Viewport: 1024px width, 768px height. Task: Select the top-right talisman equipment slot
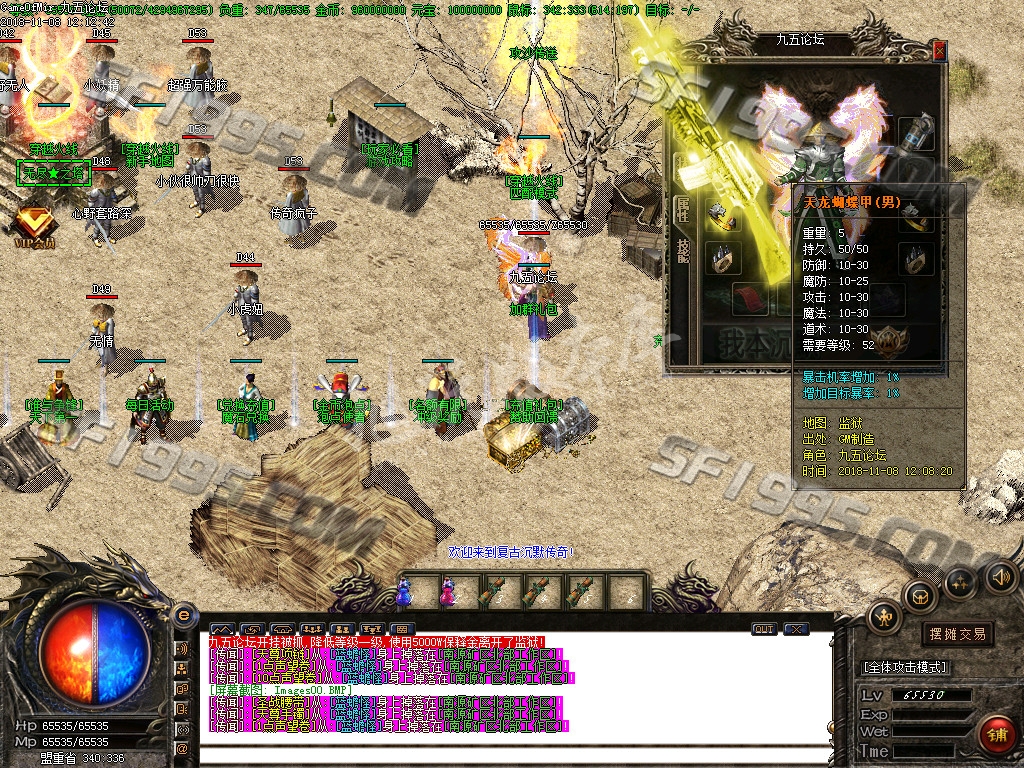click(915, 134)
